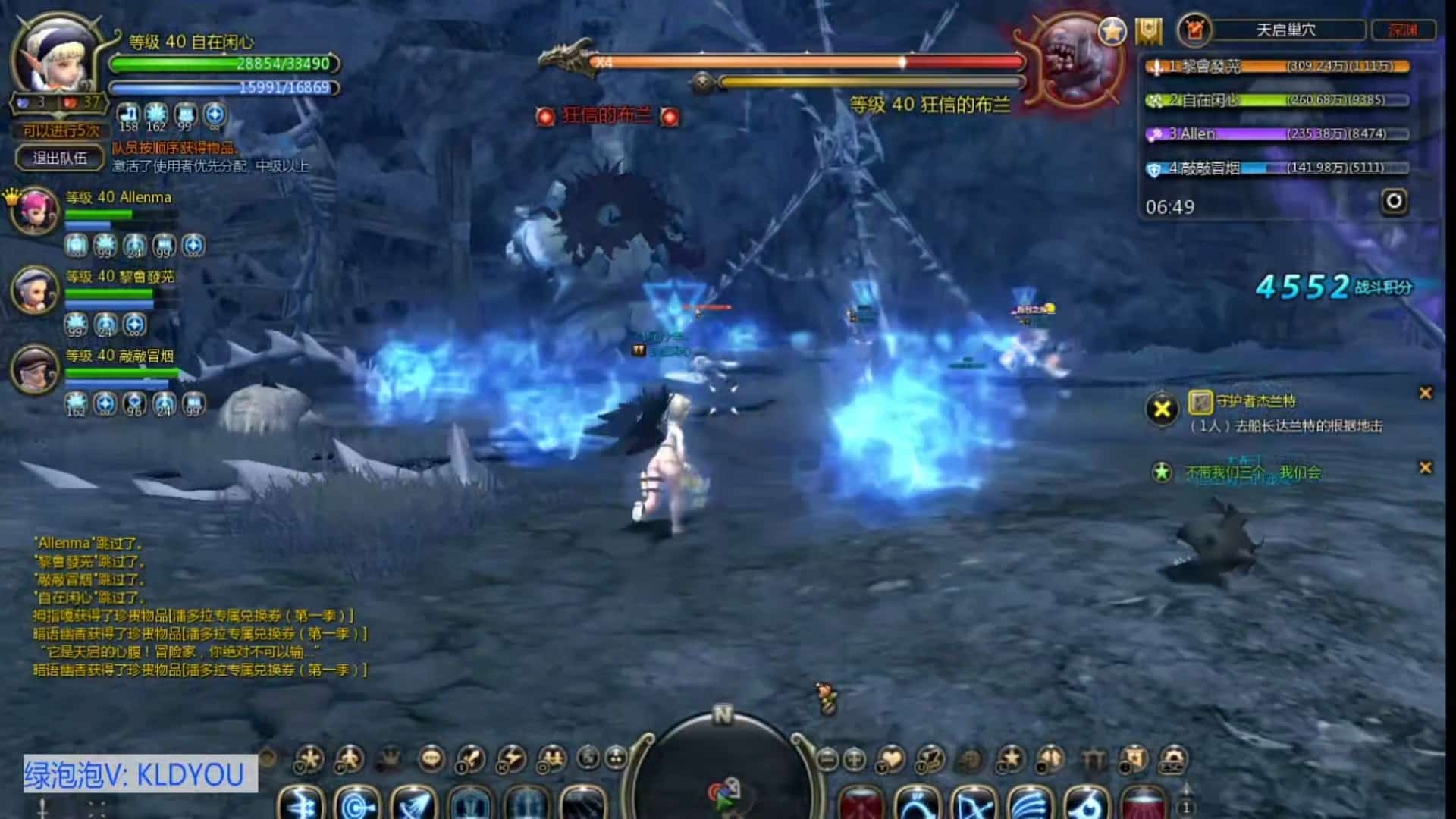The height and width of the screenshot is (819, 1456).
Task: Open the 天启巢穴 dungeon info bar
Action: coord(1285,30)
